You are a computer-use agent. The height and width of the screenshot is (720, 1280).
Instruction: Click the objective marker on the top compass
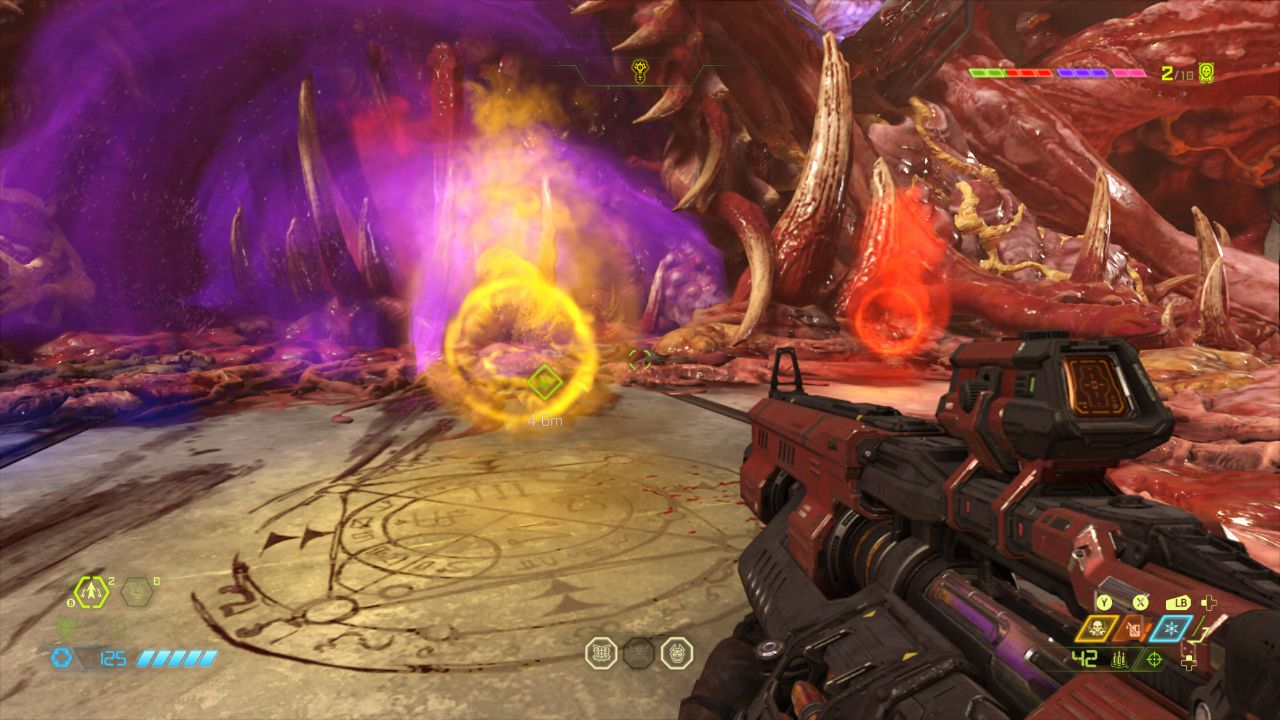pyautogui.click(x=640, y=69)
